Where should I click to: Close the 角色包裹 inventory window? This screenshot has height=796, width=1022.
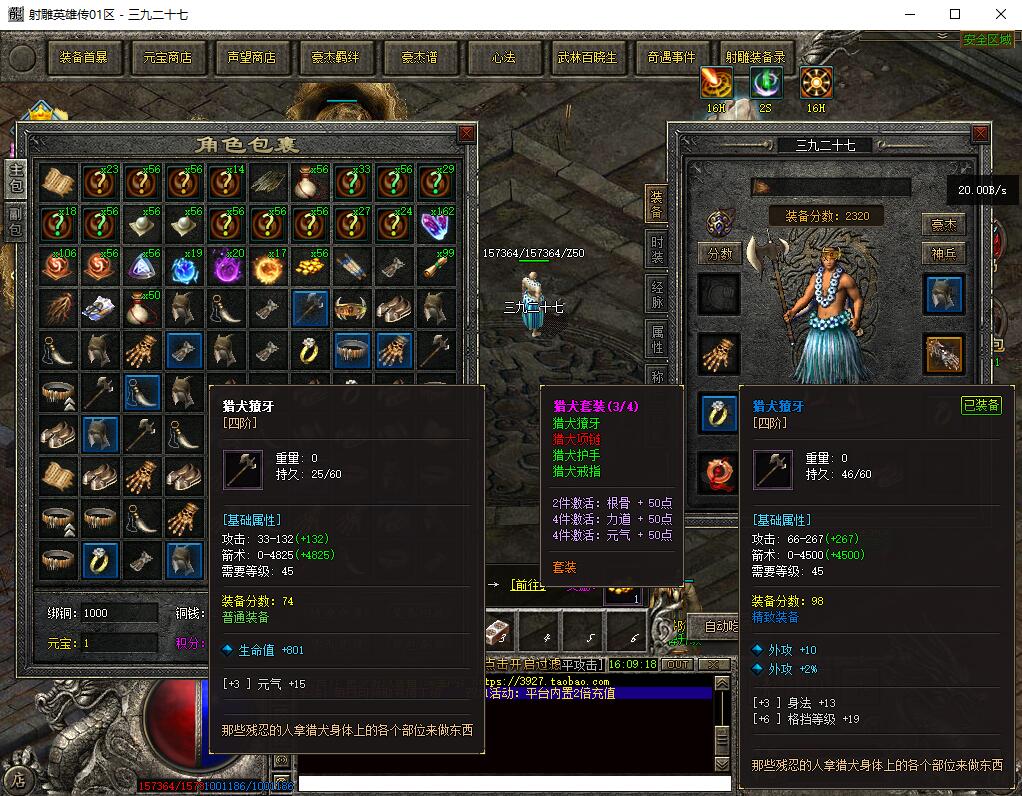(x=466, y=134)
